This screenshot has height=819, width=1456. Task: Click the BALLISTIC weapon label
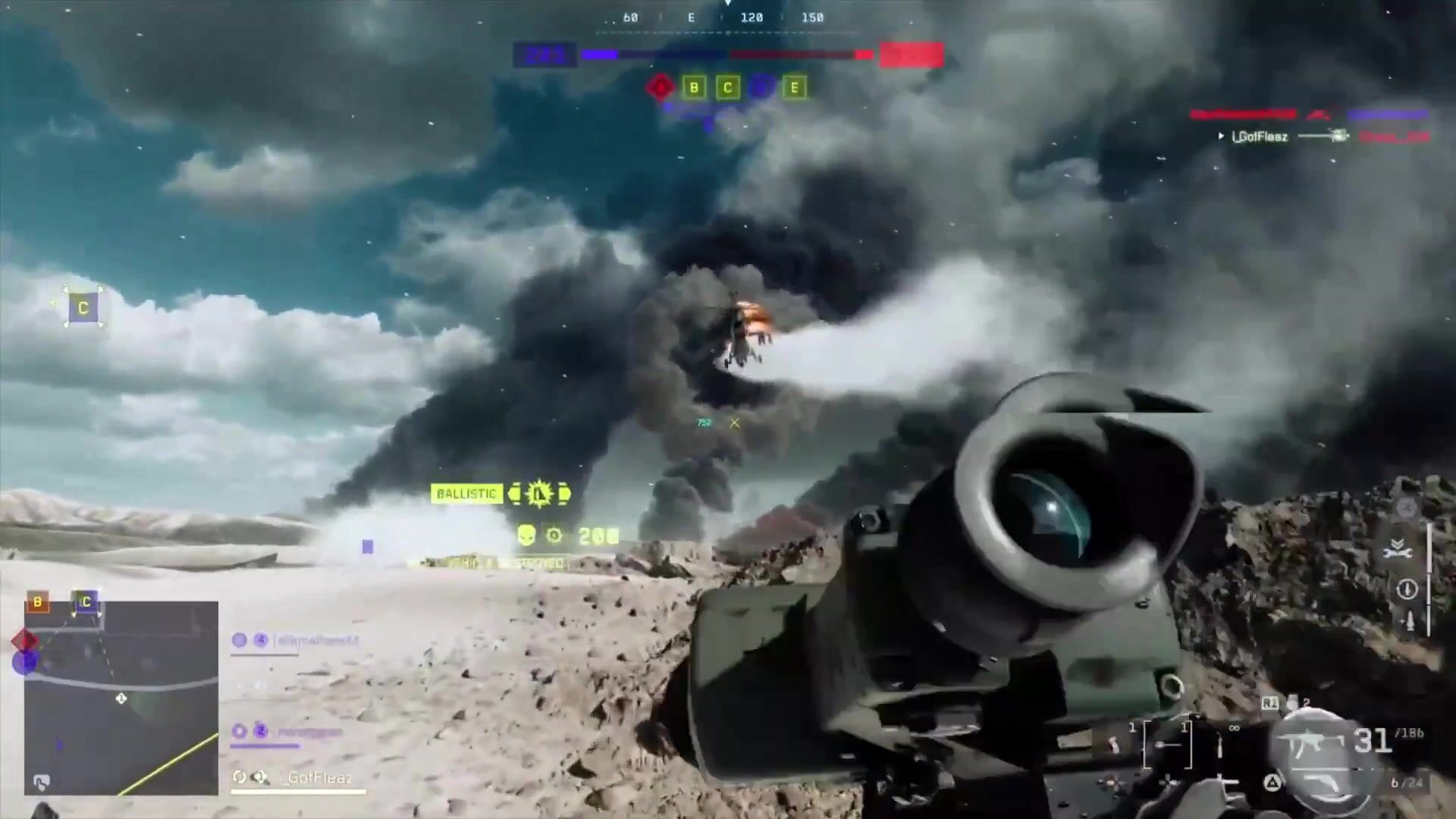tap(466, 494)
